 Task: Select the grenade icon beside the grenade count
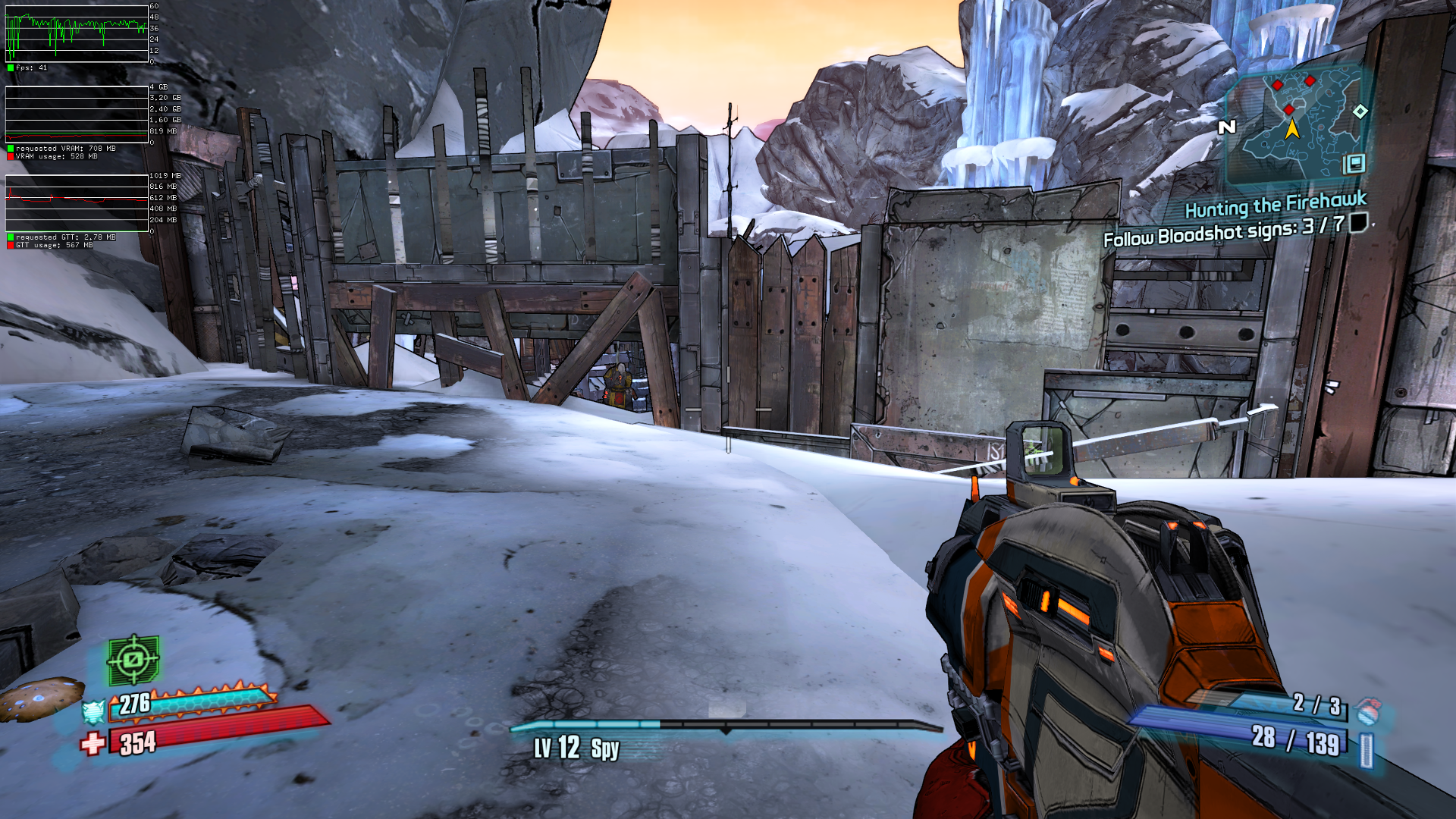[x=1367, y=711]
